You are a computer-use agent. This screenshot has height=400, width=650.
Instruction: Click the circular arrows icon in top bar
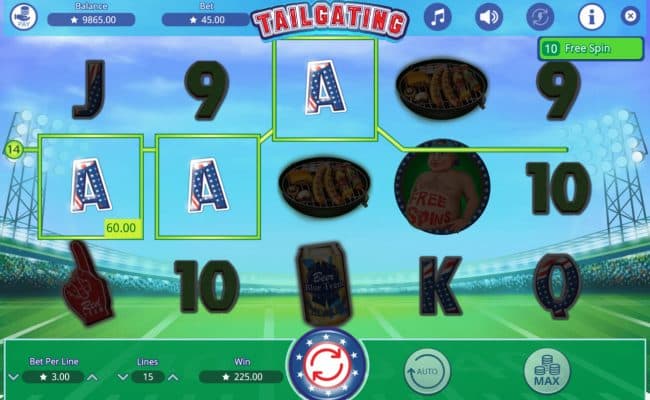[x=538, y=16]
